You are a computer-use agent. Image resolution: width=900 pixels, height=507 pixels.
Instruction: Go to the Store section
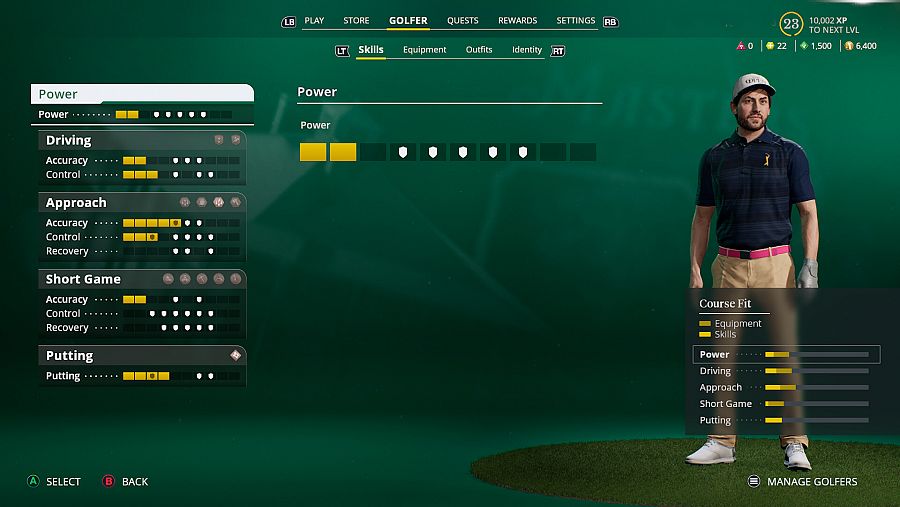(356, 20)
